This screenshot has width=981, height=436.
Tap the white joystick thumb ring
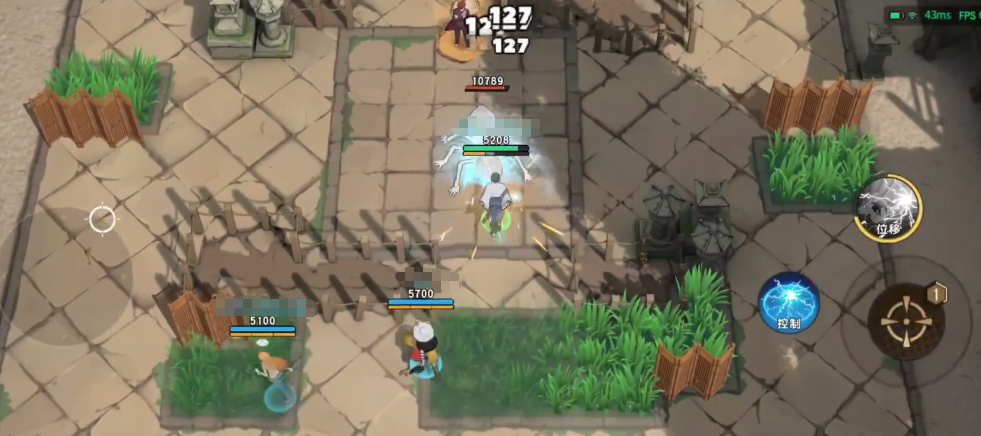pos(102,219)
